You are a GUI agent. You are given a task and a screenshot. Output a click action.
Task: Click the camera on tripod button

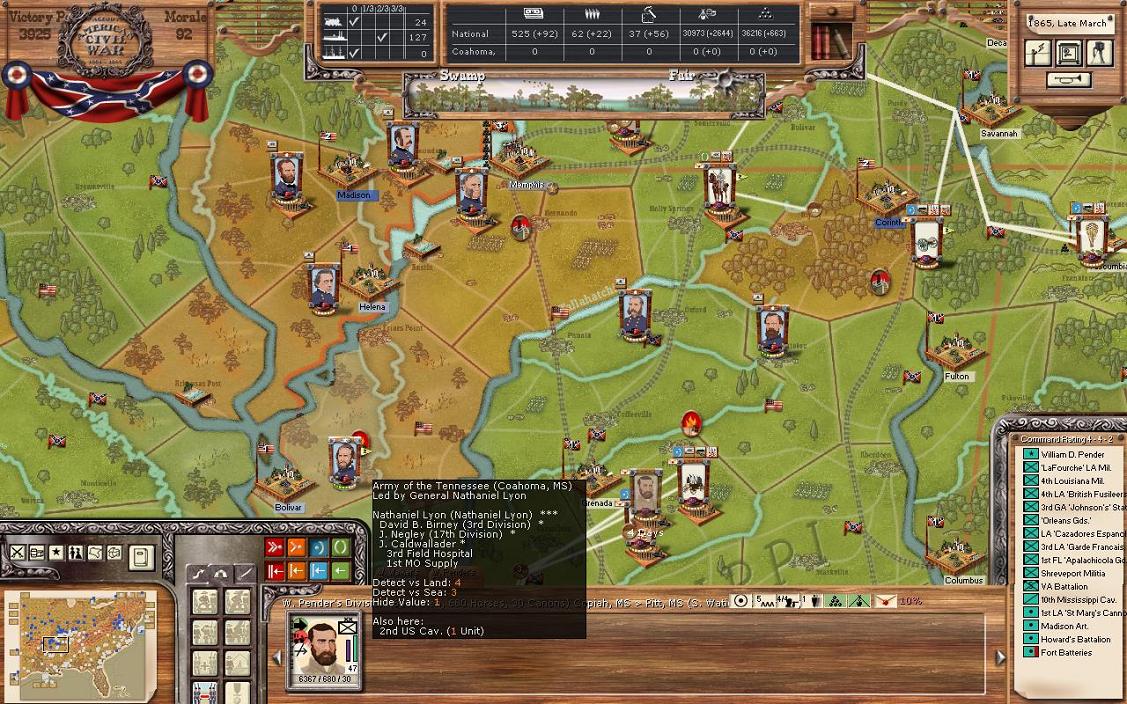pyautogui.click(x=1099, y=53)
